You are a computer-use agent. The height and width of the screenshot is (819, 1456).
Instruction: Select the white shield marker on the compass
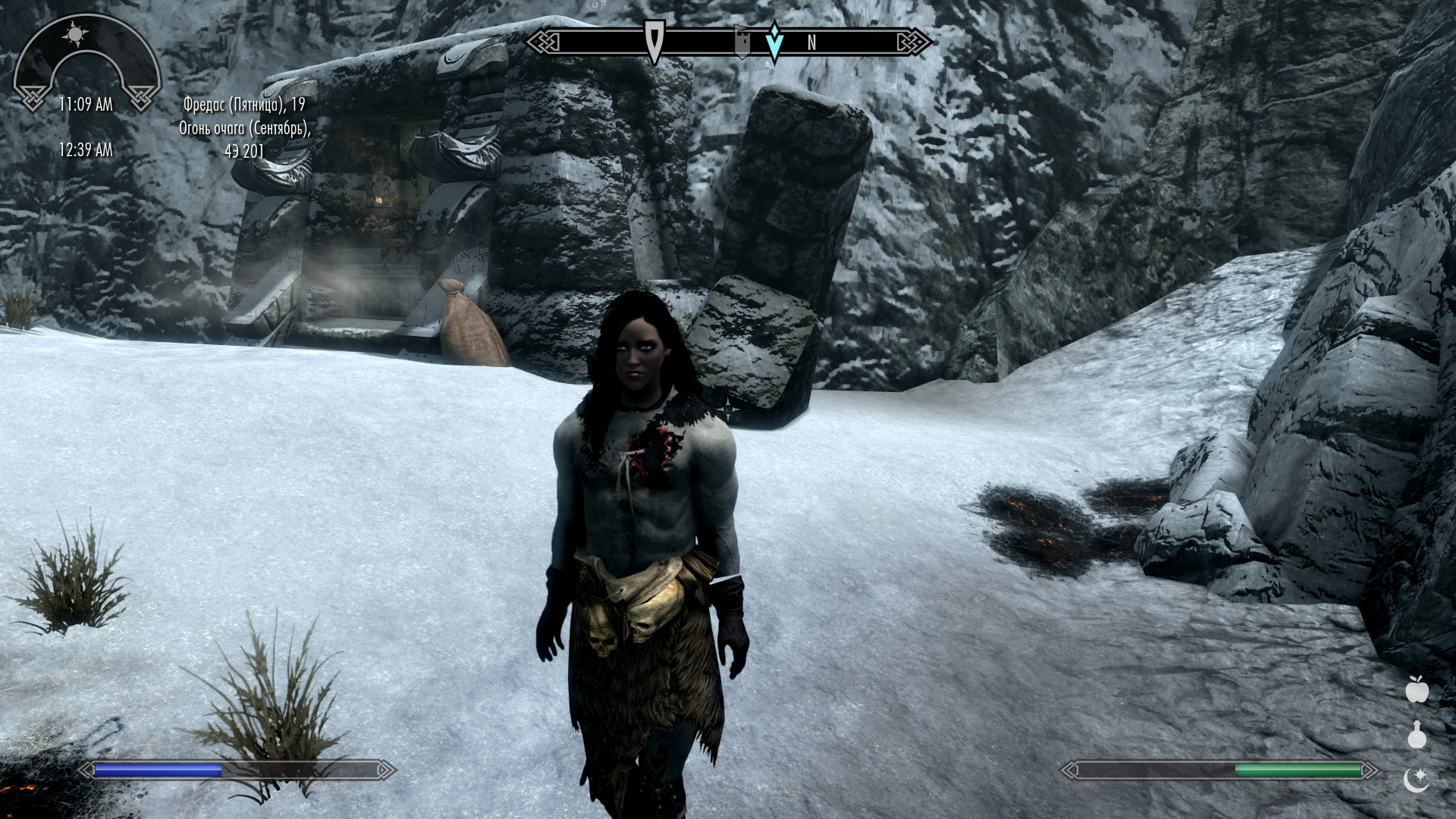point(654,40)
